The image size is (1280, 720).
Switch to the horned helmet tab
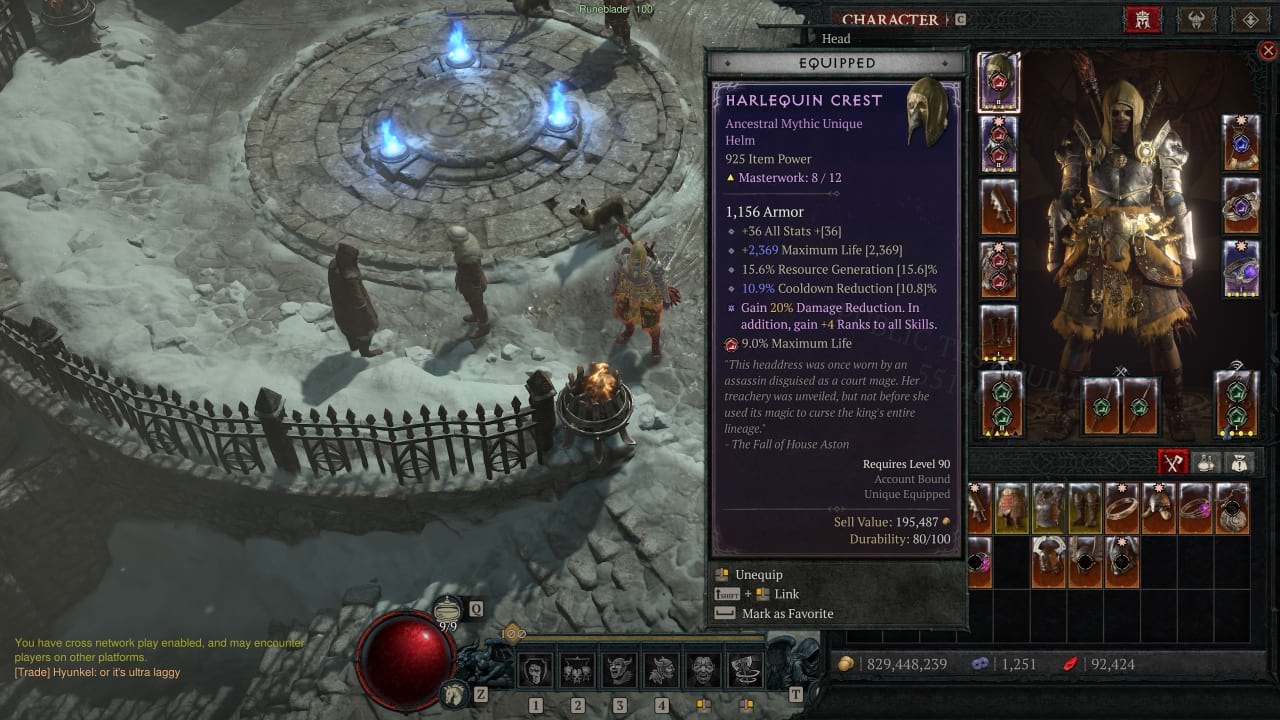click(1196, 19)
